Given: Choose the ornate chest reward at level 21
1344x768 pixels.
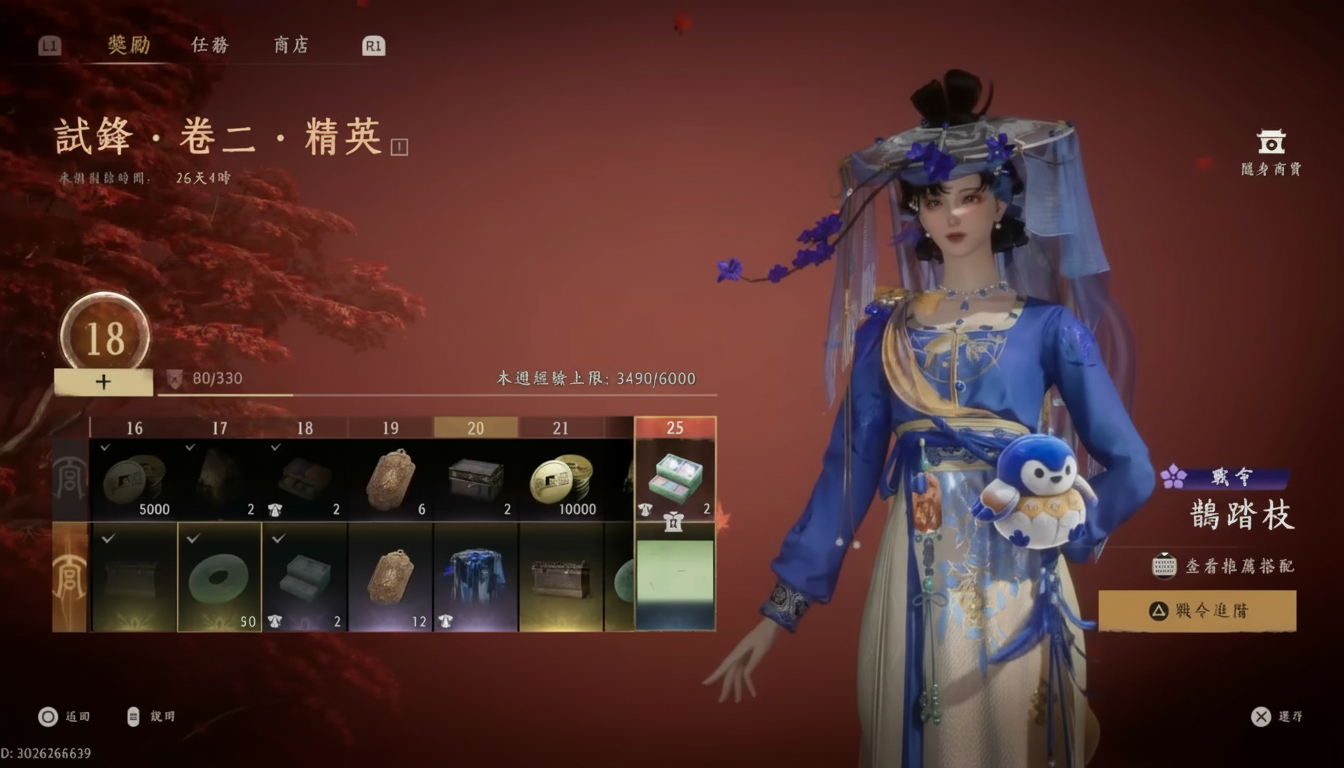Looking at the screenshot, I should pos(561,577).
